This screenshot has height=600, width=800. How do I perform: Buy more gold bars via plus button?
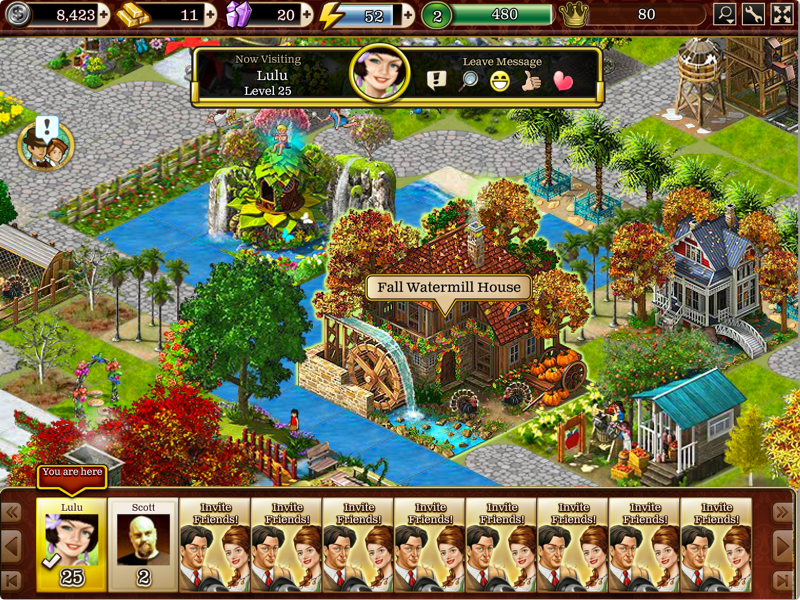point(210,15)
